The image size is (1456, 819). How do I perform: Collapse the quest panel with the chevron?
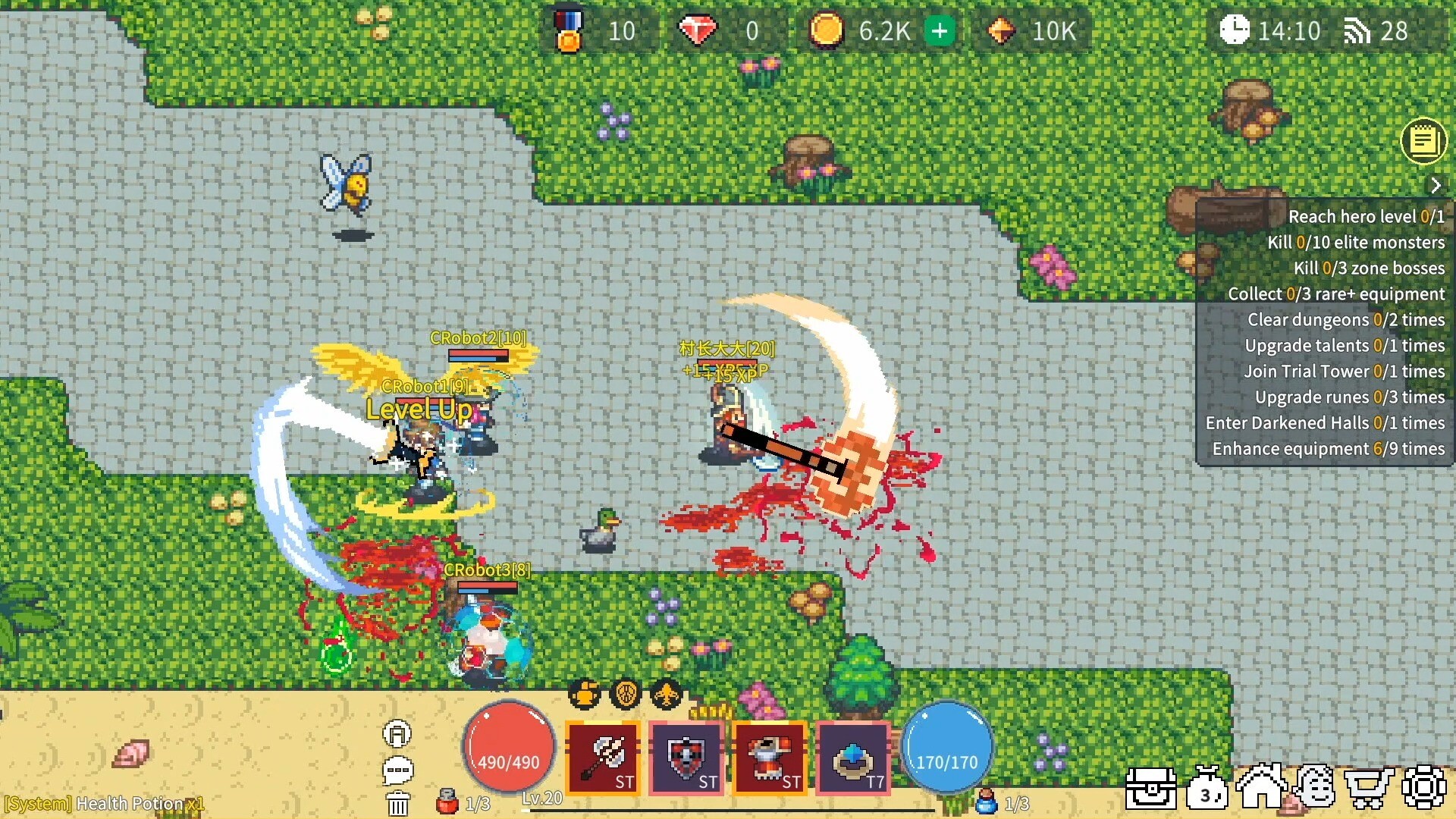(x=1437, y=184)
